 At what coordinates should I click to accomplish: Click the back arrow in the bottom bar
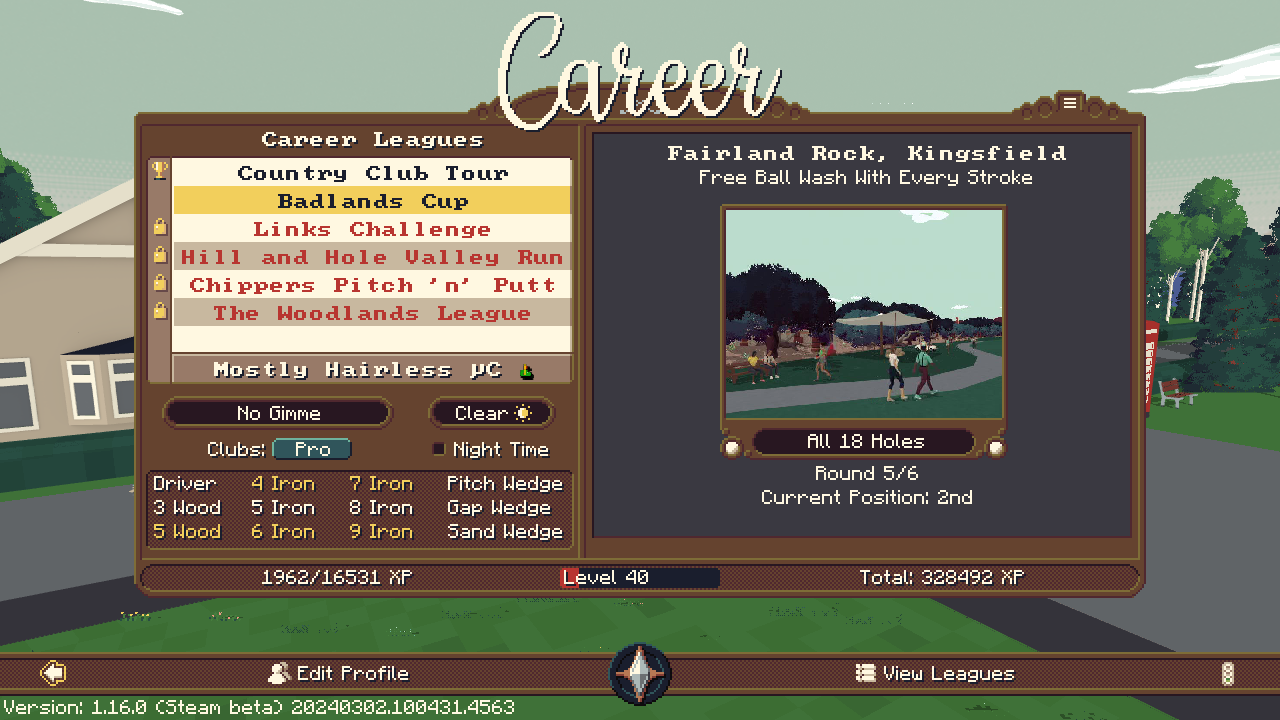[55, 672]
